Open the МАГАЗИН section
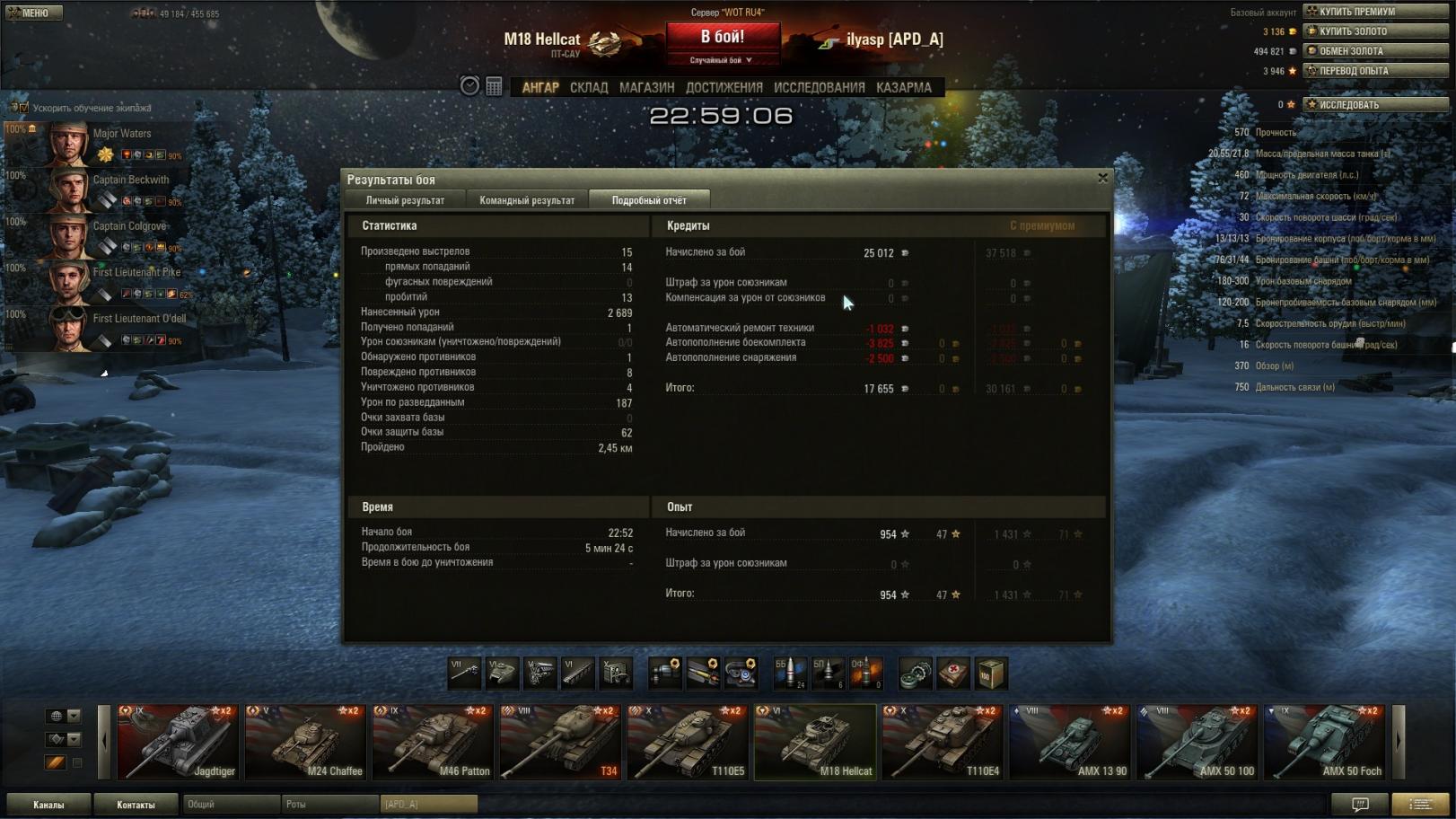The height and width of the screenshot is (819, 1456). 646,87
